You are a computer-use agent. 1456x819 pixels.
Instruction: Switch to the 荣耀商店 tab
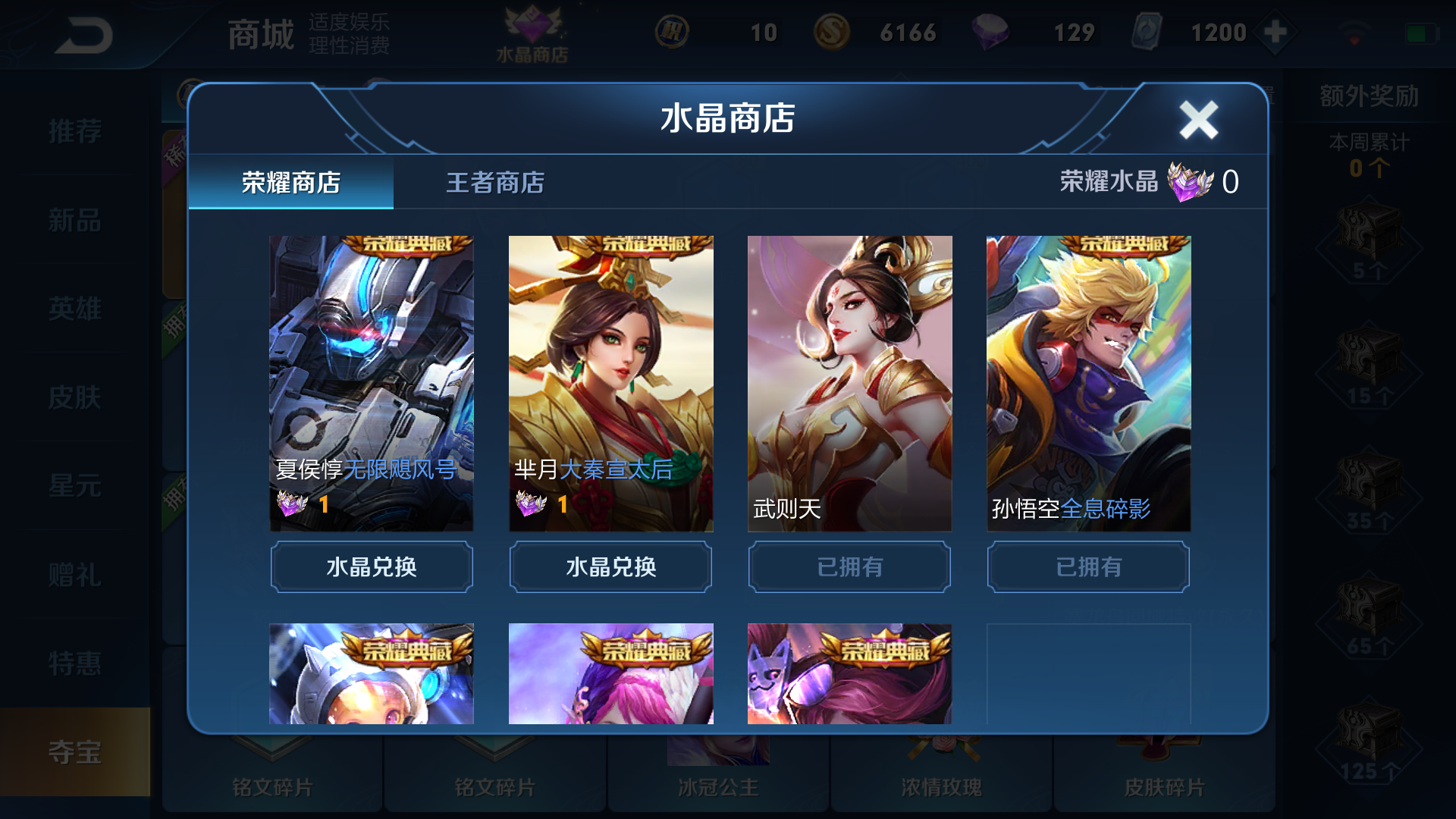(x=292, y=182)
